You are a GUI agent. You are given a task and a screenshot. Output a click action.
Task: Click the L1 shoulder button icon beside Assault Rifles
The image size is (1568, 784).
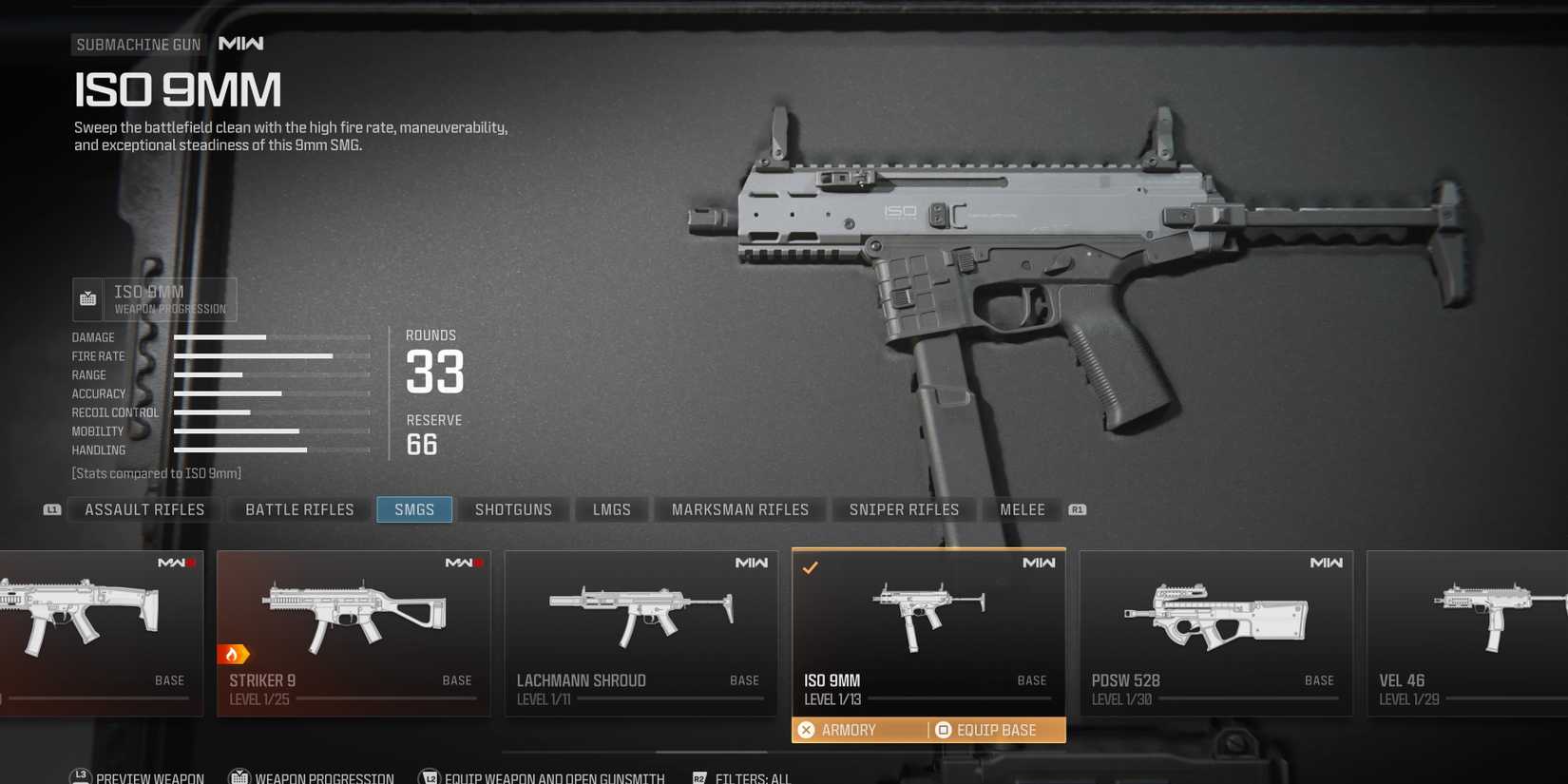pos(52,509)
